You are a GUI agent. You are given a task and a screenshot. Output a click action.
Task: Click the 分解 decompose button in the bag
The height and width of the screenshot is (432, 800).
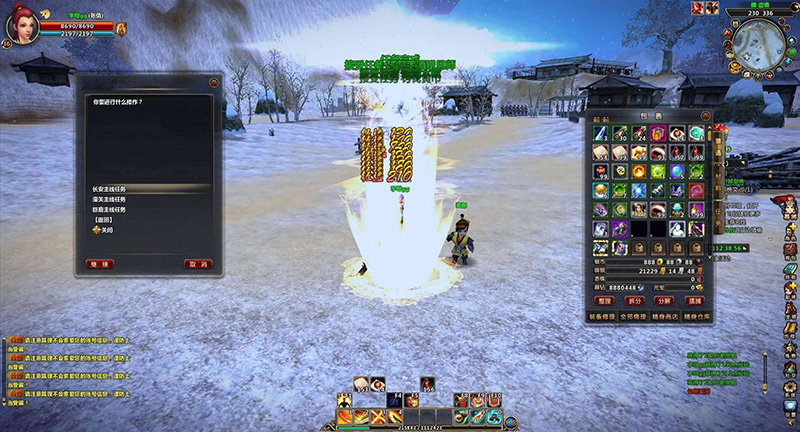click(663, 300)
